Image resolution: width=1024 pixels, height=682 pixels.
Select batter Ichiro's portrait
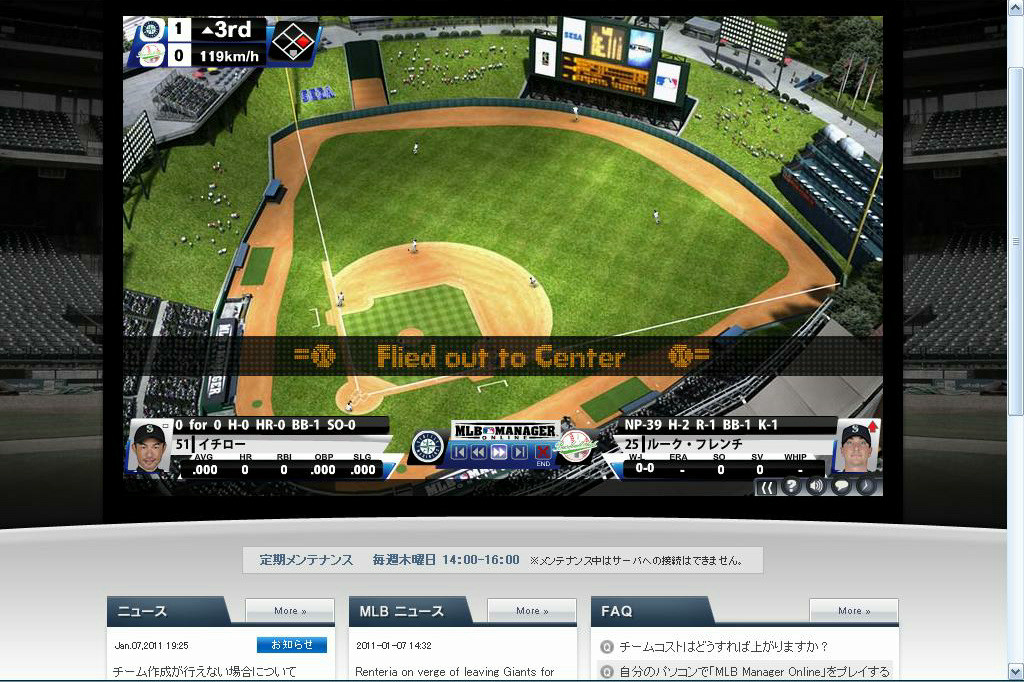[149, 447]
